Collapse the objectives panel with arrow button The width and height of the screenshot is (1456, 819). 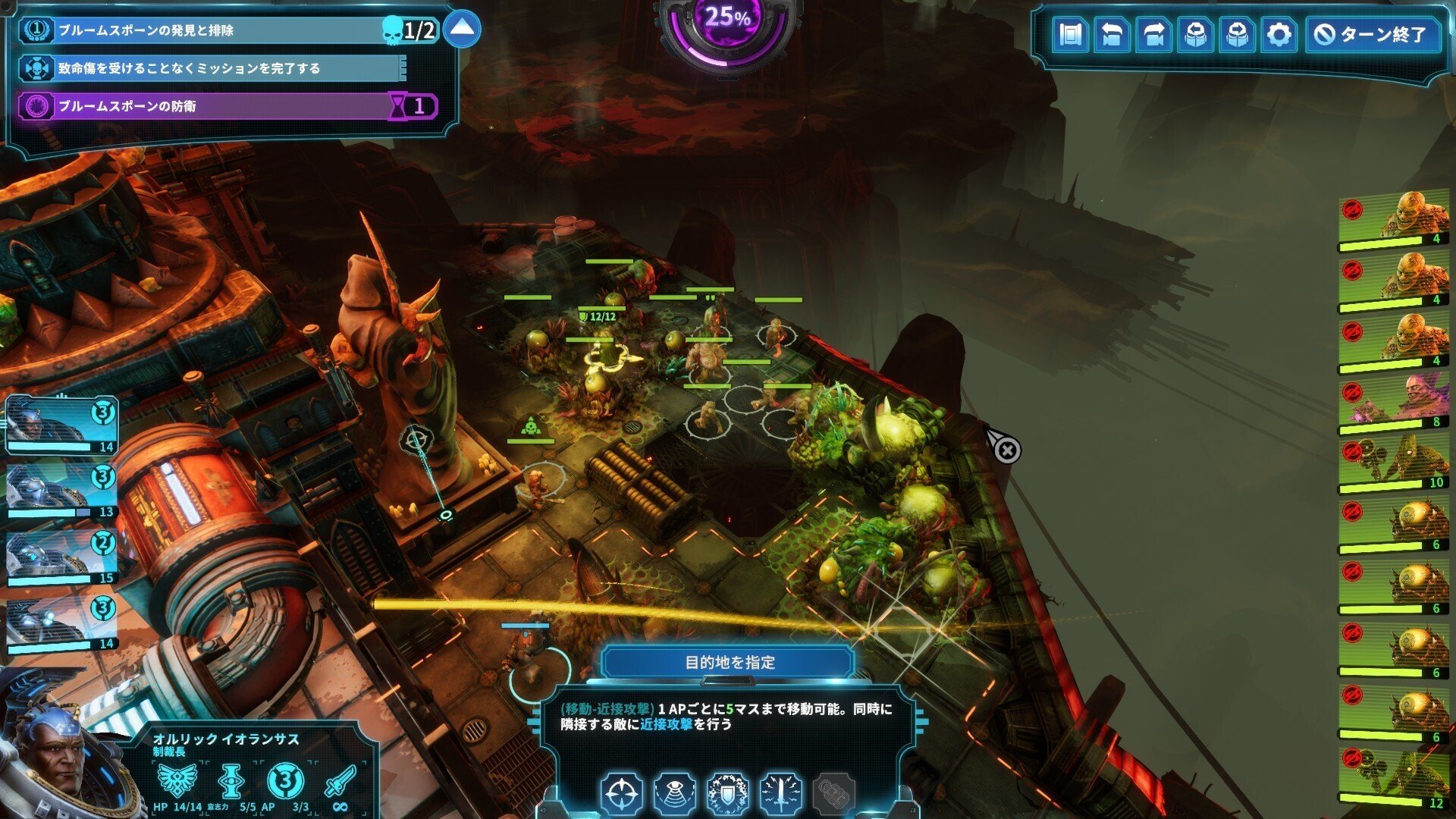tap(462, 30)
